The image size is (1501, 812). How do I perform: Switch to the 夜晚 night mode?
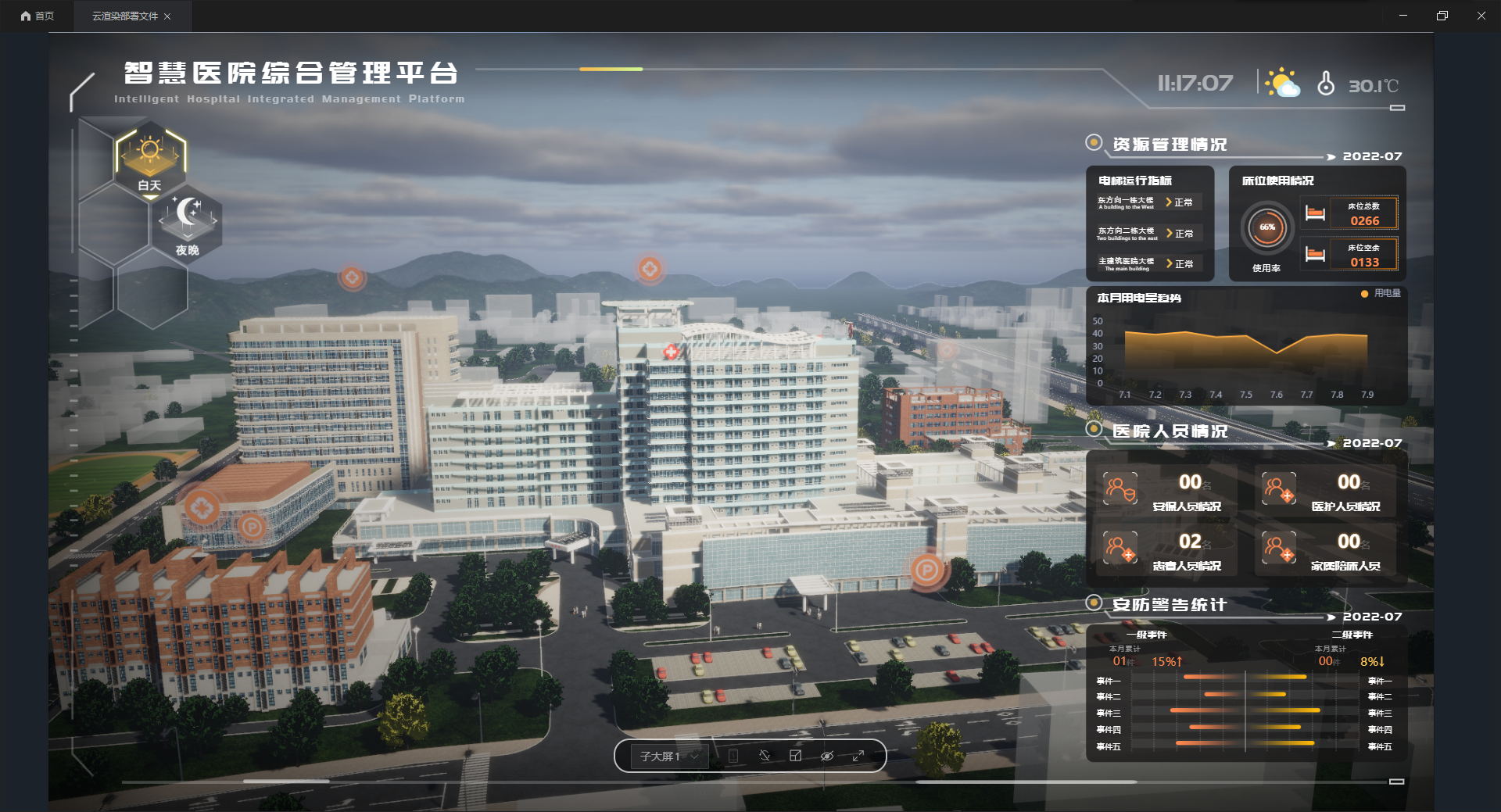coord(188,224)
